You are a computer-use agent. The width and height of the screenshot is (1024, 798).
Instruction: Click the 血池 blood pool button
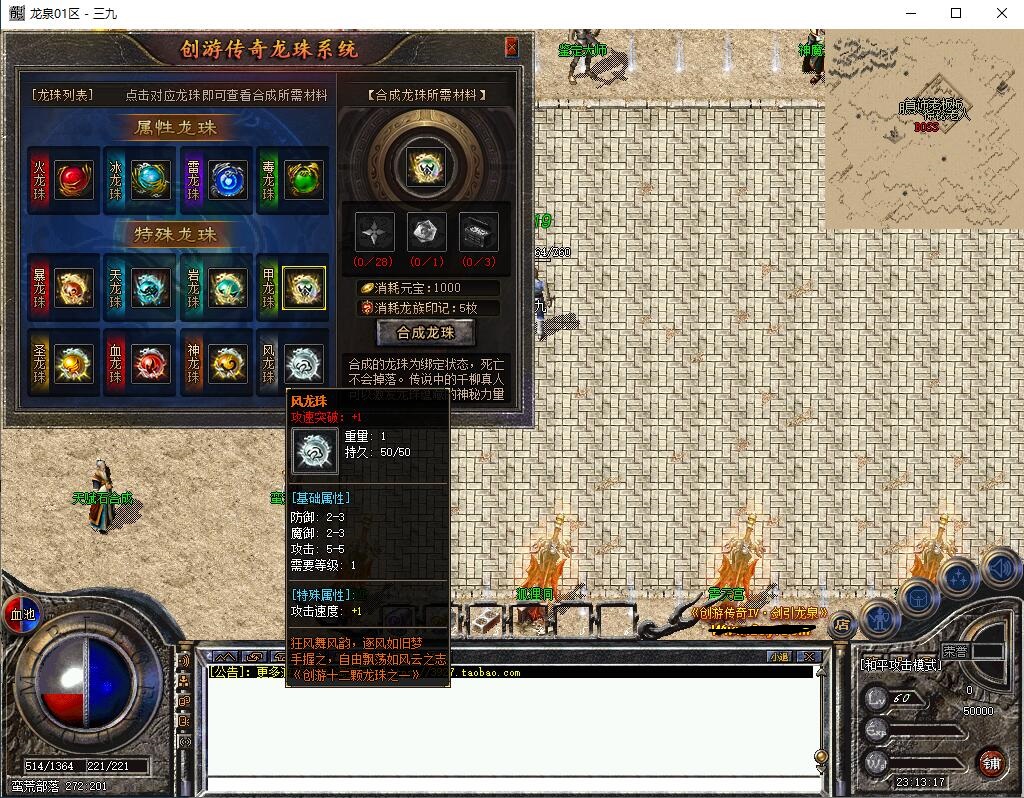[x=20, y=613]
